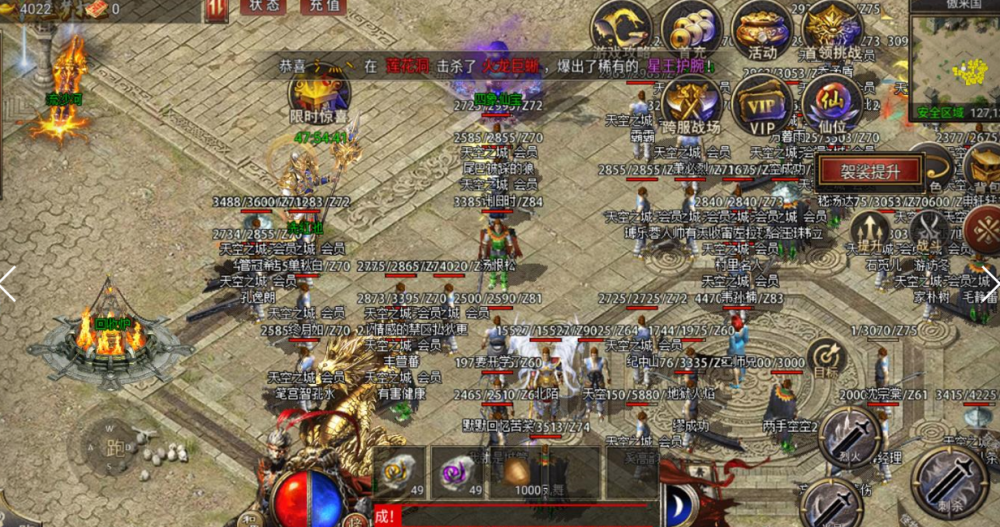Activate the 刺杀 sword skill
Screen dimensions: 1000x527
point(951,481)
